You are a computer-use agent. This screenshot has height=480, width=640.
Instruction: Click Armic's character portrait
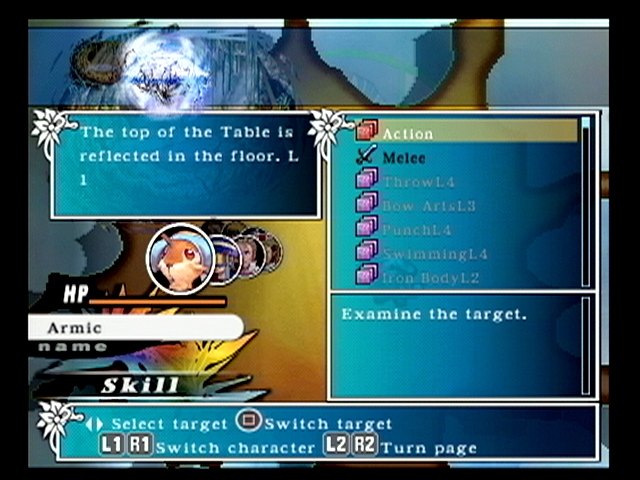(180, 259)
